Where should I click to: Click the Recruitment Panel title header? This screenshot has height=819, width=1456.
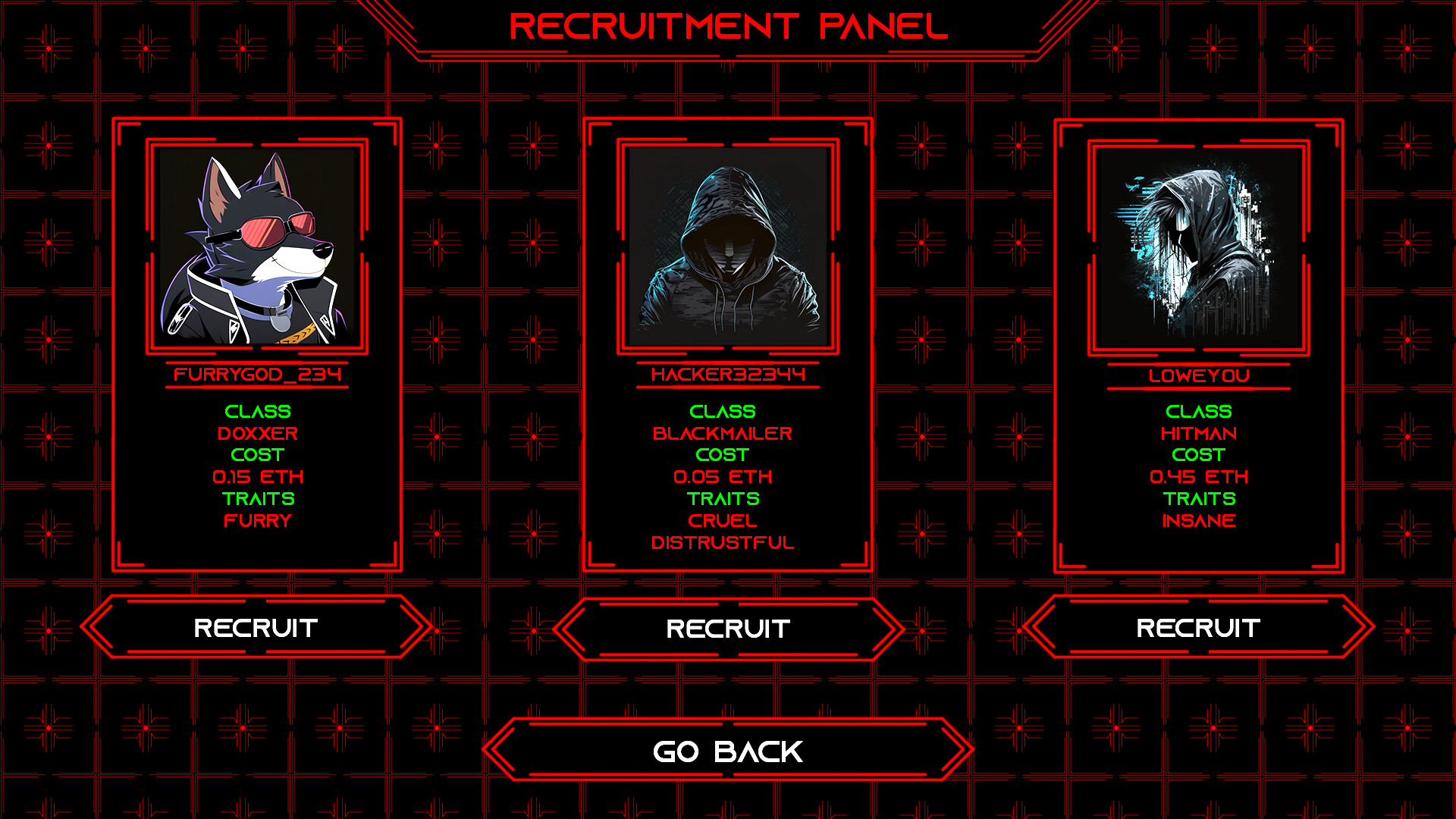pos(728,25)
